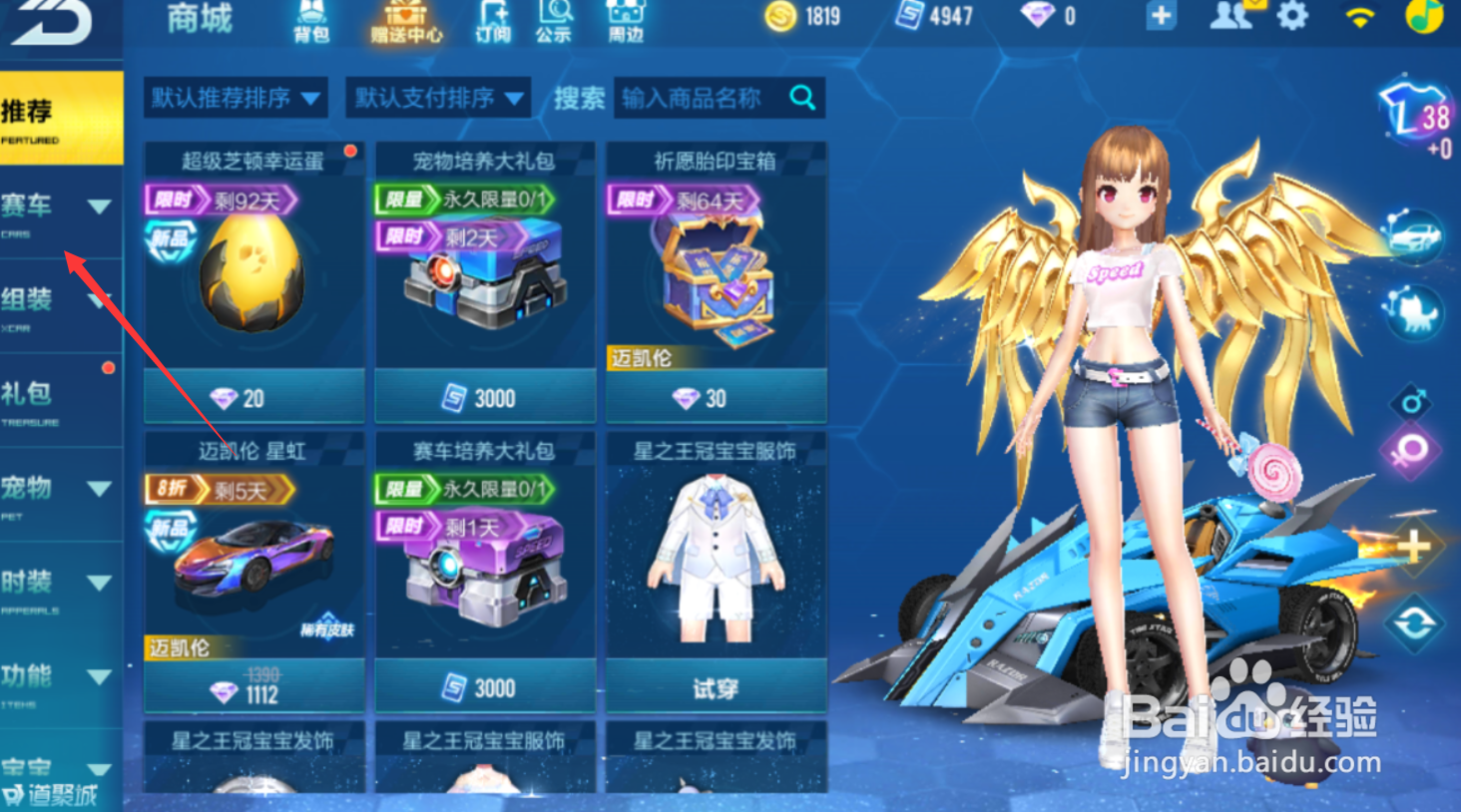Open the 默认支付排序 payment sort dropdown
Image resolution: width=1461 pixels, height=812 pixels.
(439, 98)
